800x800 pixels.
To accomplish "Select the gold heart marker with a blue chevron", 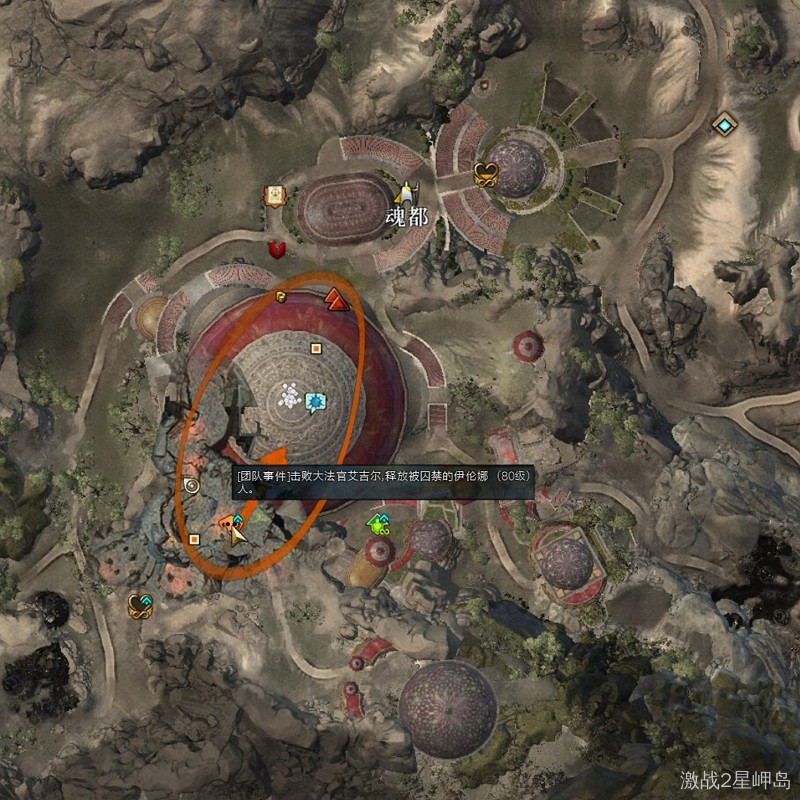I will (139, 605).
